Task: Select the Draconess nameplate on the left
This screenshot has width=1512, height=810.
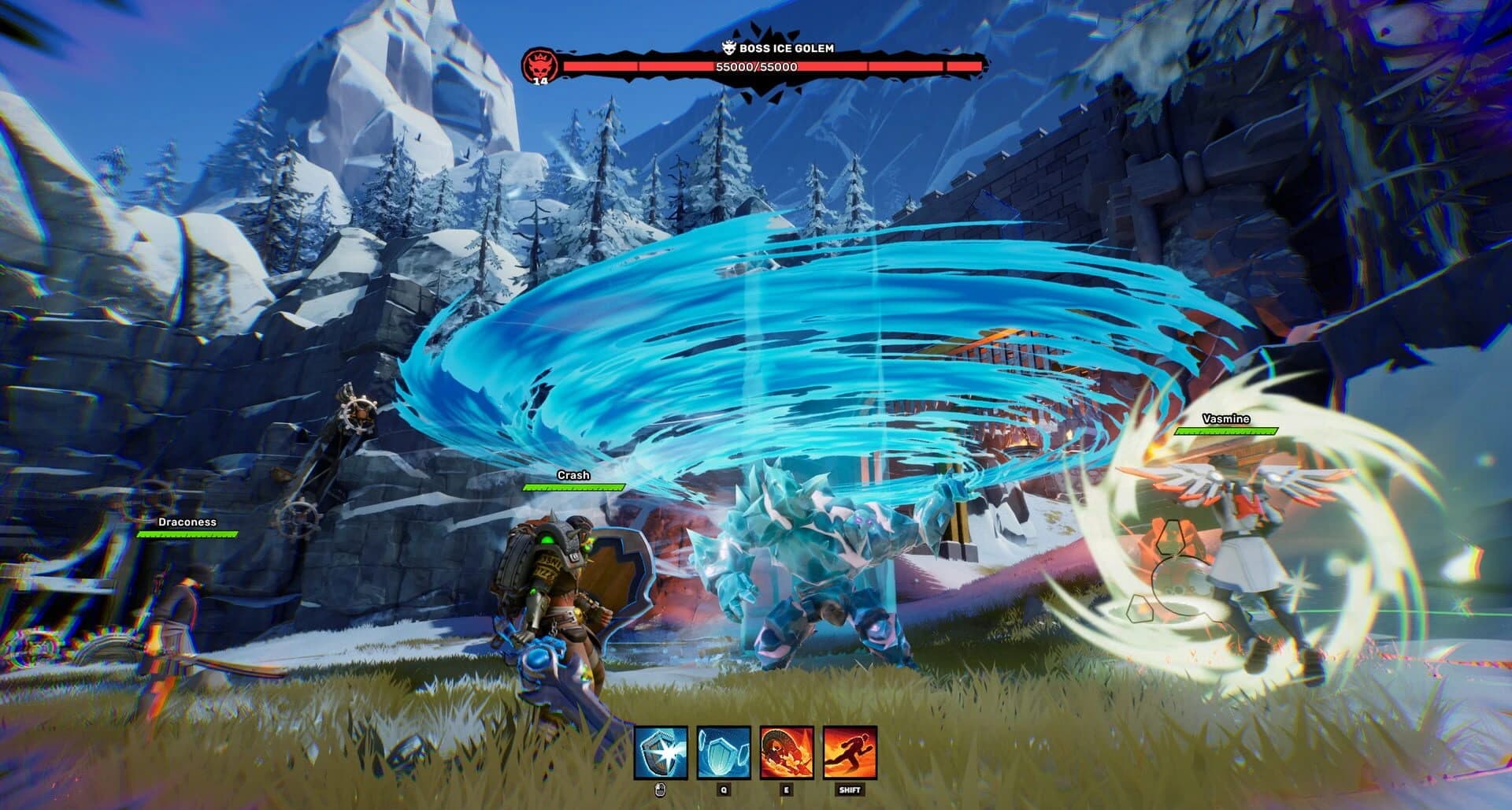Action: click(189, 522)
